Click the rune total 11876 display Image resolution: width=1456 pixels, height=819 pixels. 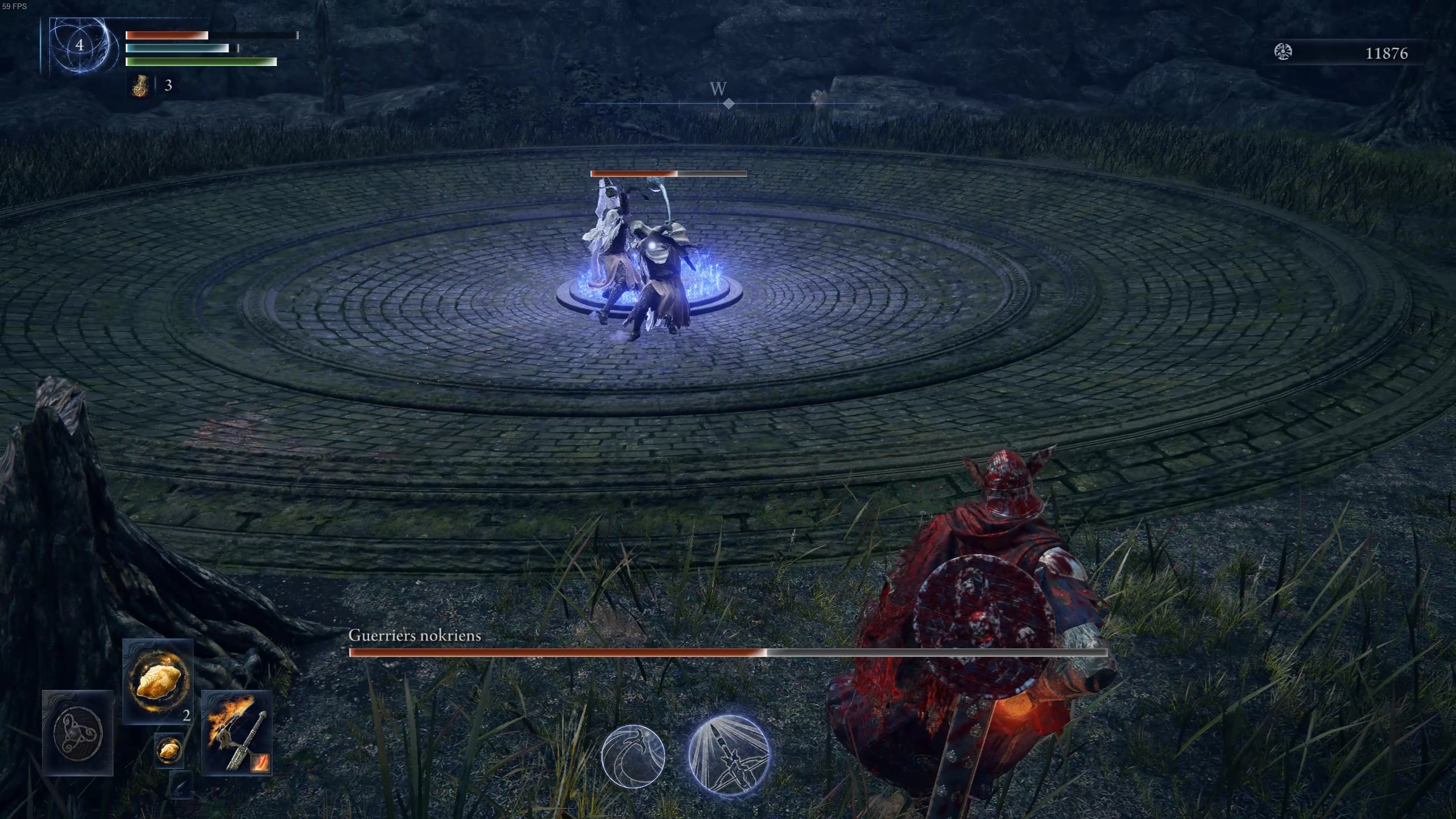tap(1386, 53)
